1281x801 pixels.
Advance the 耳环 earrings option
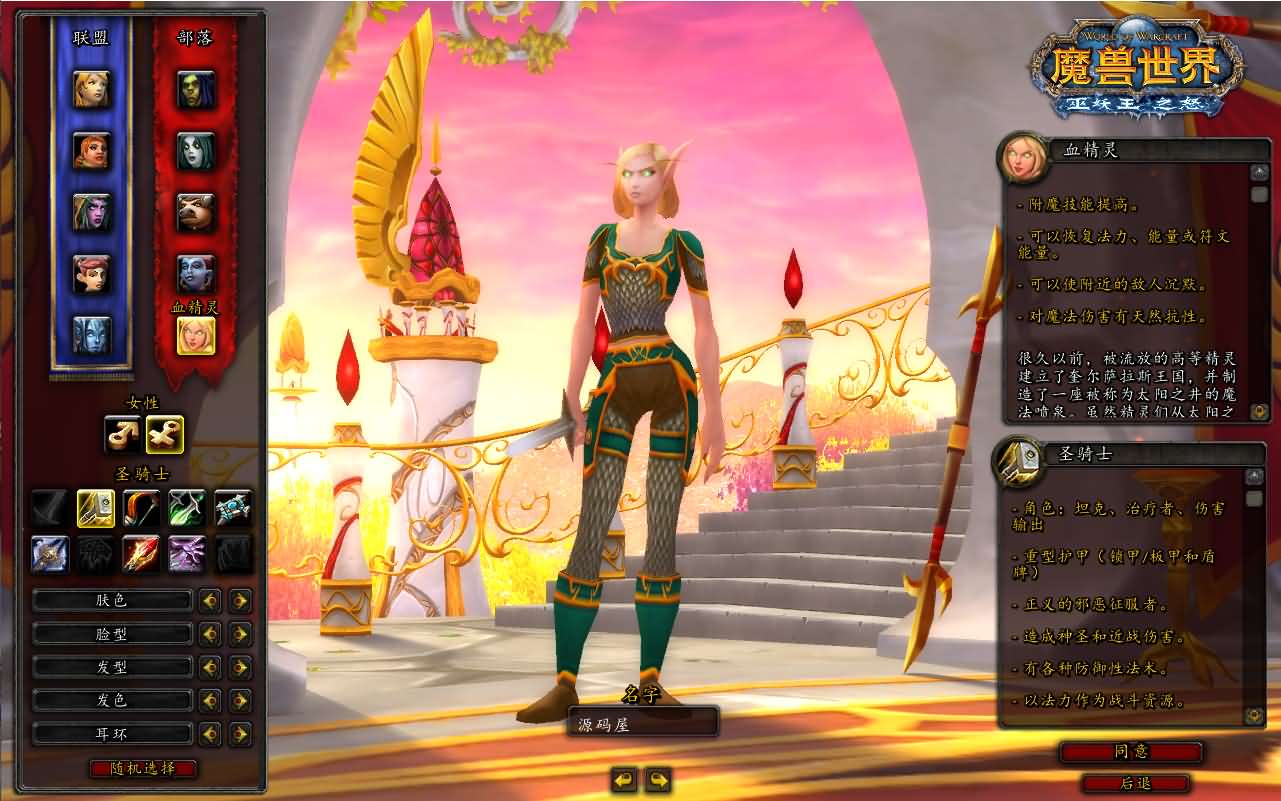(x=240, y=734)
